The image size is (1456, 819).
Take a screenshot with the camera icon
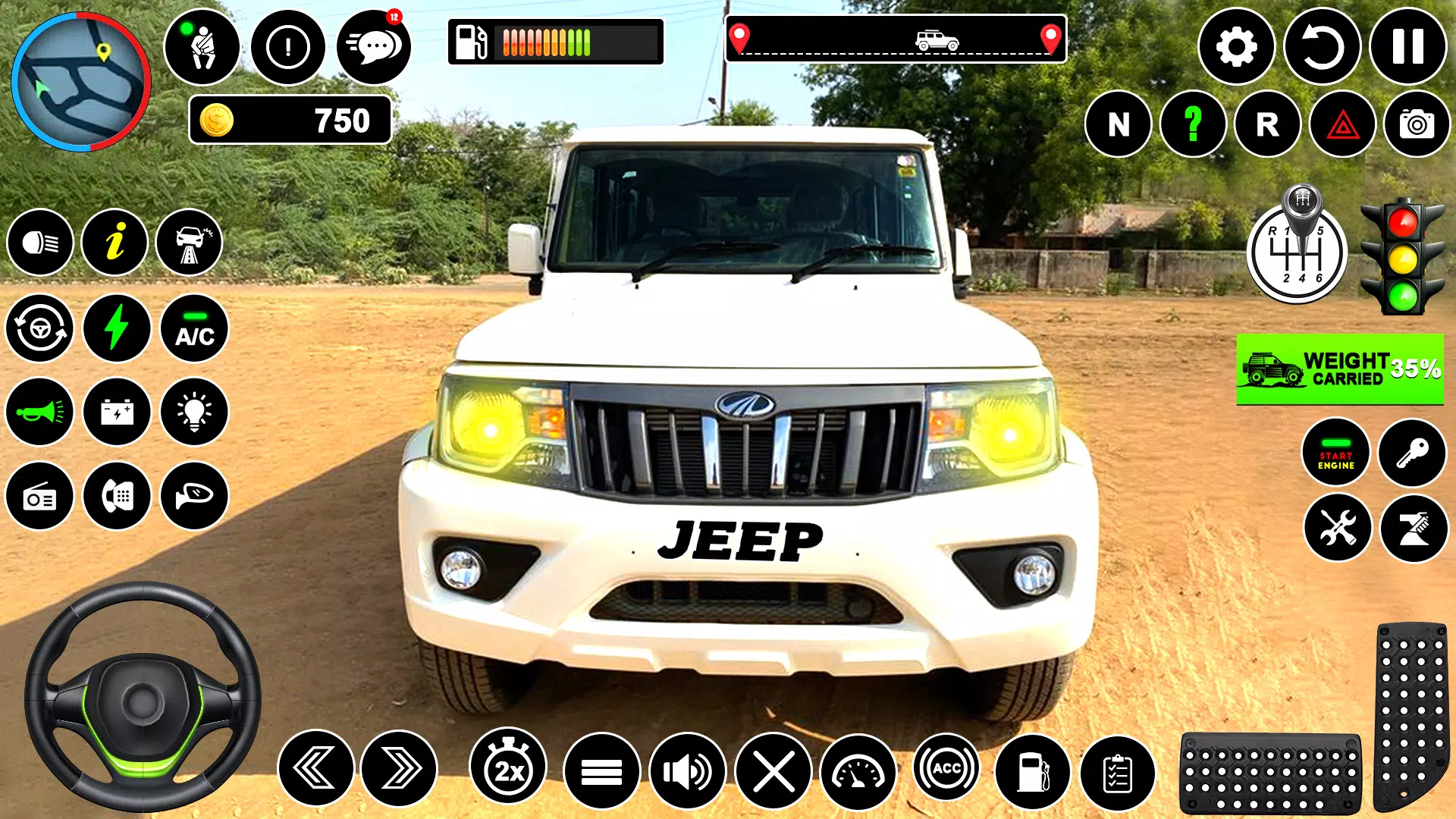click(1417, 124)
